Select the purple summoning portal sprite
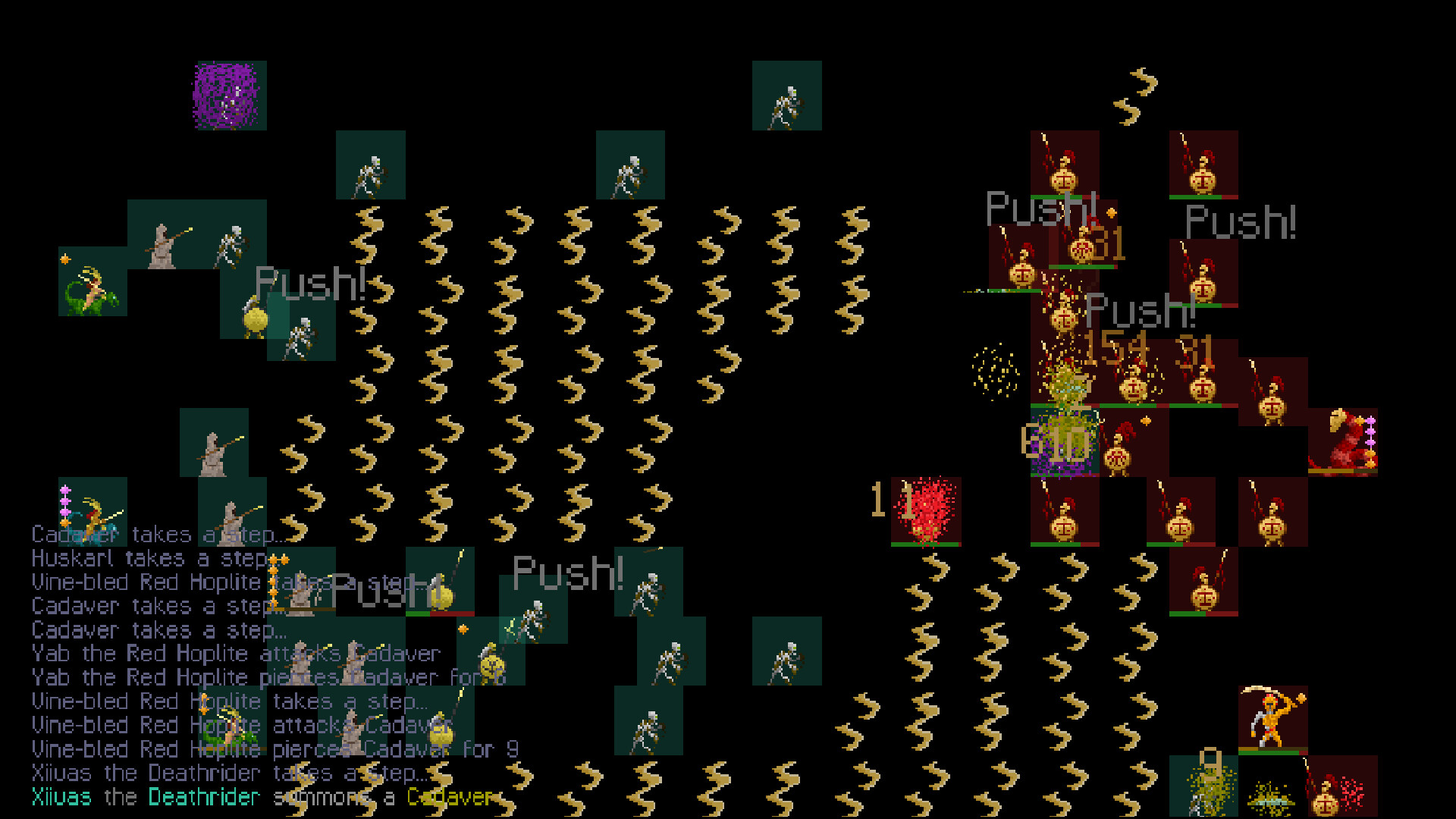Viewport: 1456px width, 819px height. coord(224,96)
